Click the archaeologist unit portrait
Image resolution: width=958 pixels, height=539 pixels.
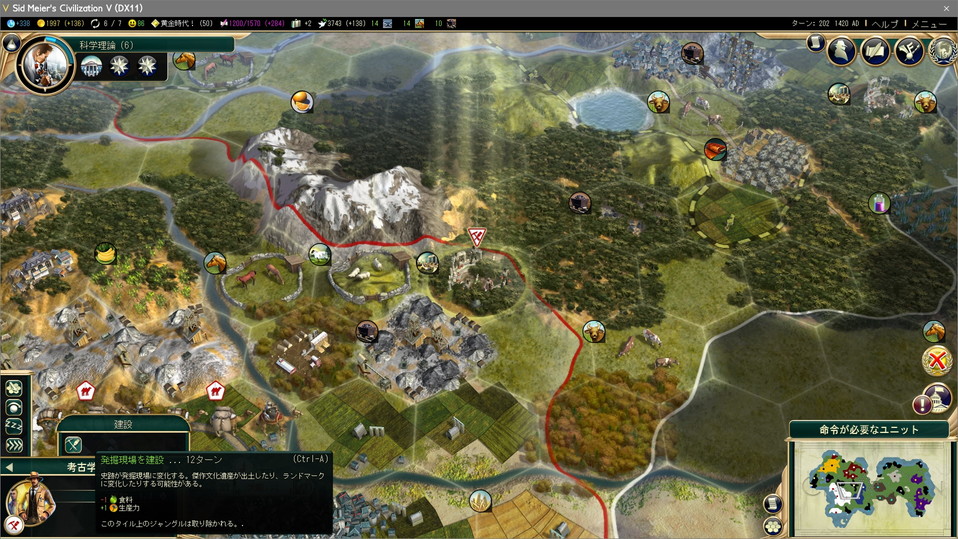pyautogui.click(x=32, y=501)
